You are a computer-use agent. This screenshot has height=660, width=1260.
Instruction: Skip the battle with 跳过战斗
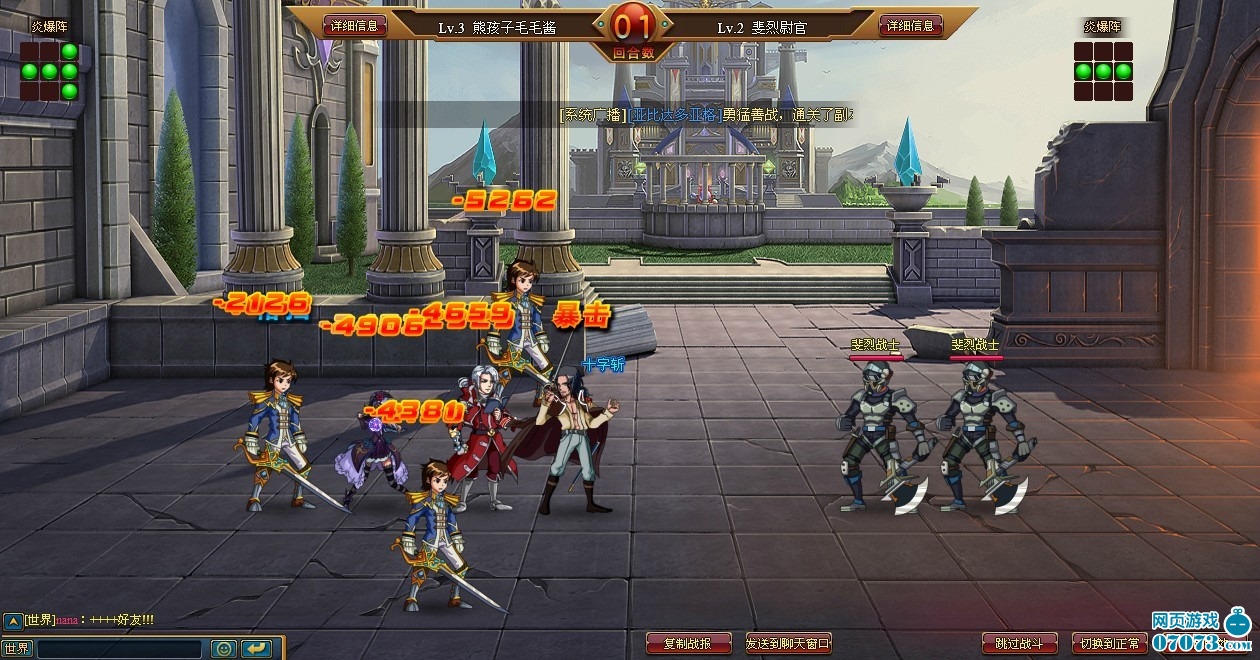1019,643
